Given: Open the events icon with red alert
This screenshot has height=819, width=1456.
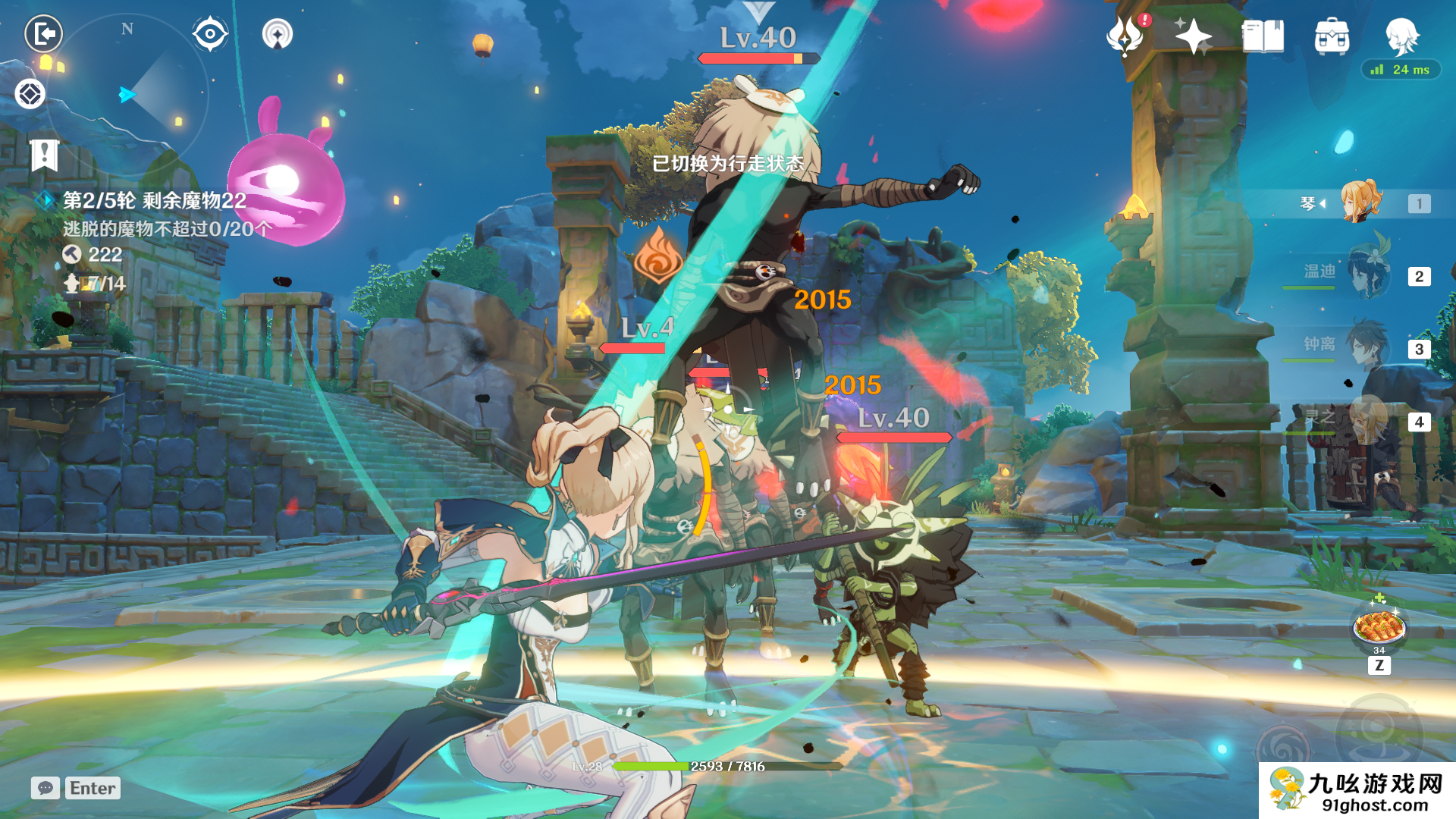Looking at the screenshot, I should pos(1126,36).
